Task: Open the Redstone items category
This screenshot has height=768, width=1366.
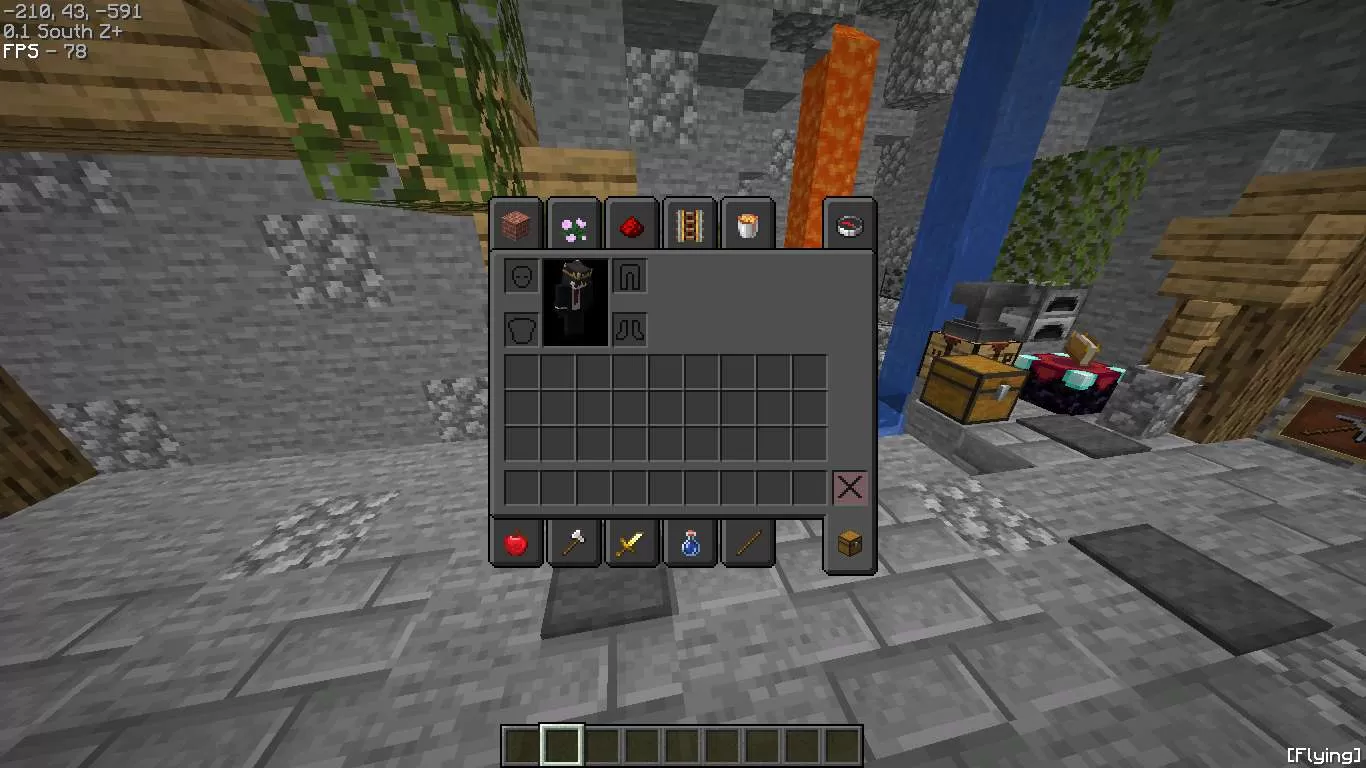Action: (632, 224)
